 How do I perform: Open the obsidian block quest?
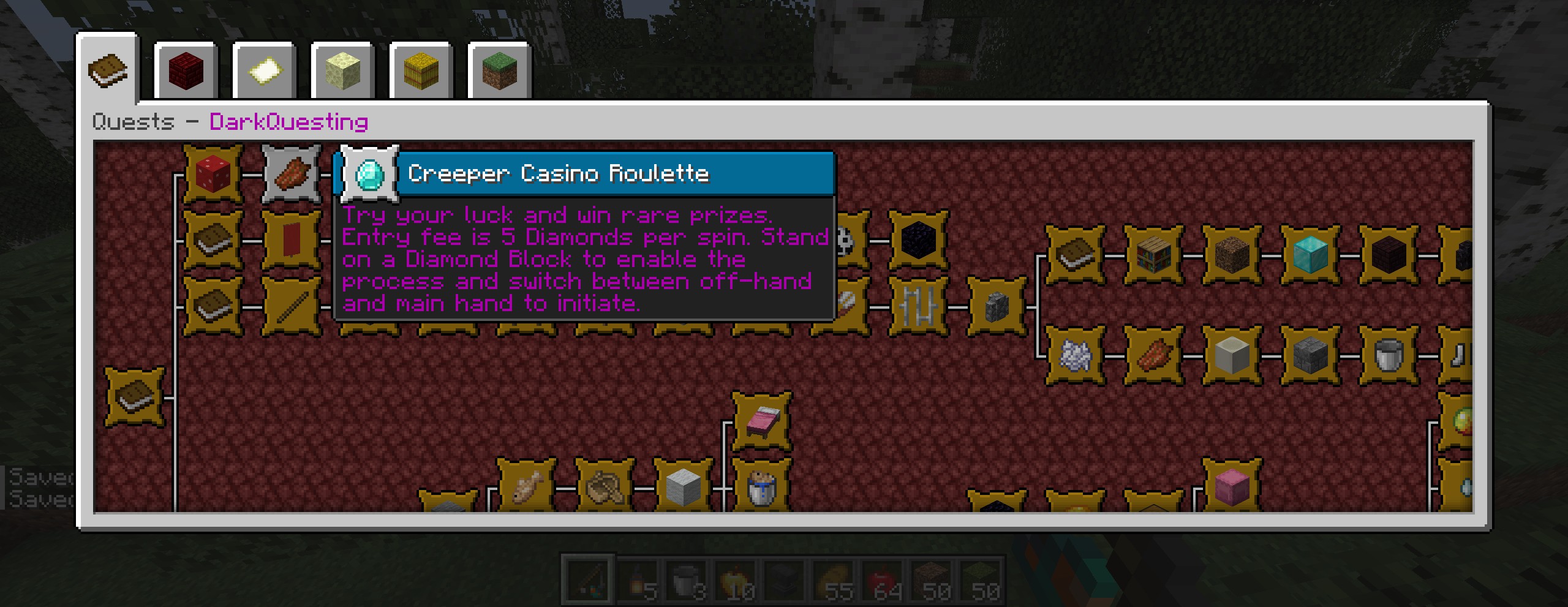point(918,240)
